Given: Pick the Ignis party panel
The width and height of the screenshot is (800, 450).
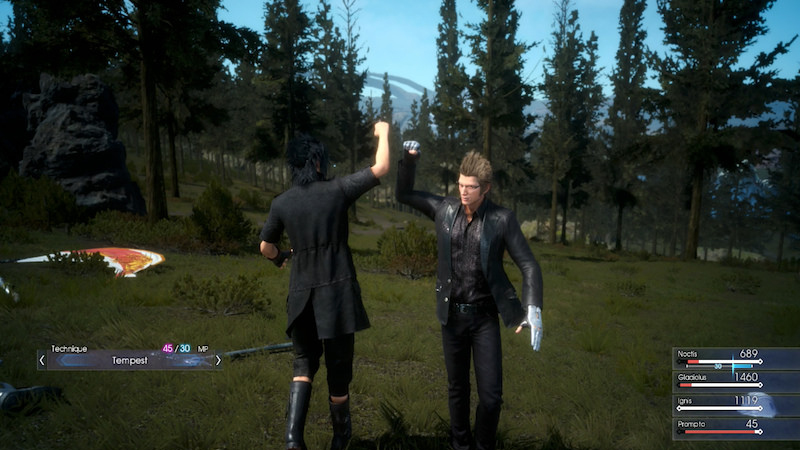Looking at the screenshot, I should tap(736, 405).
